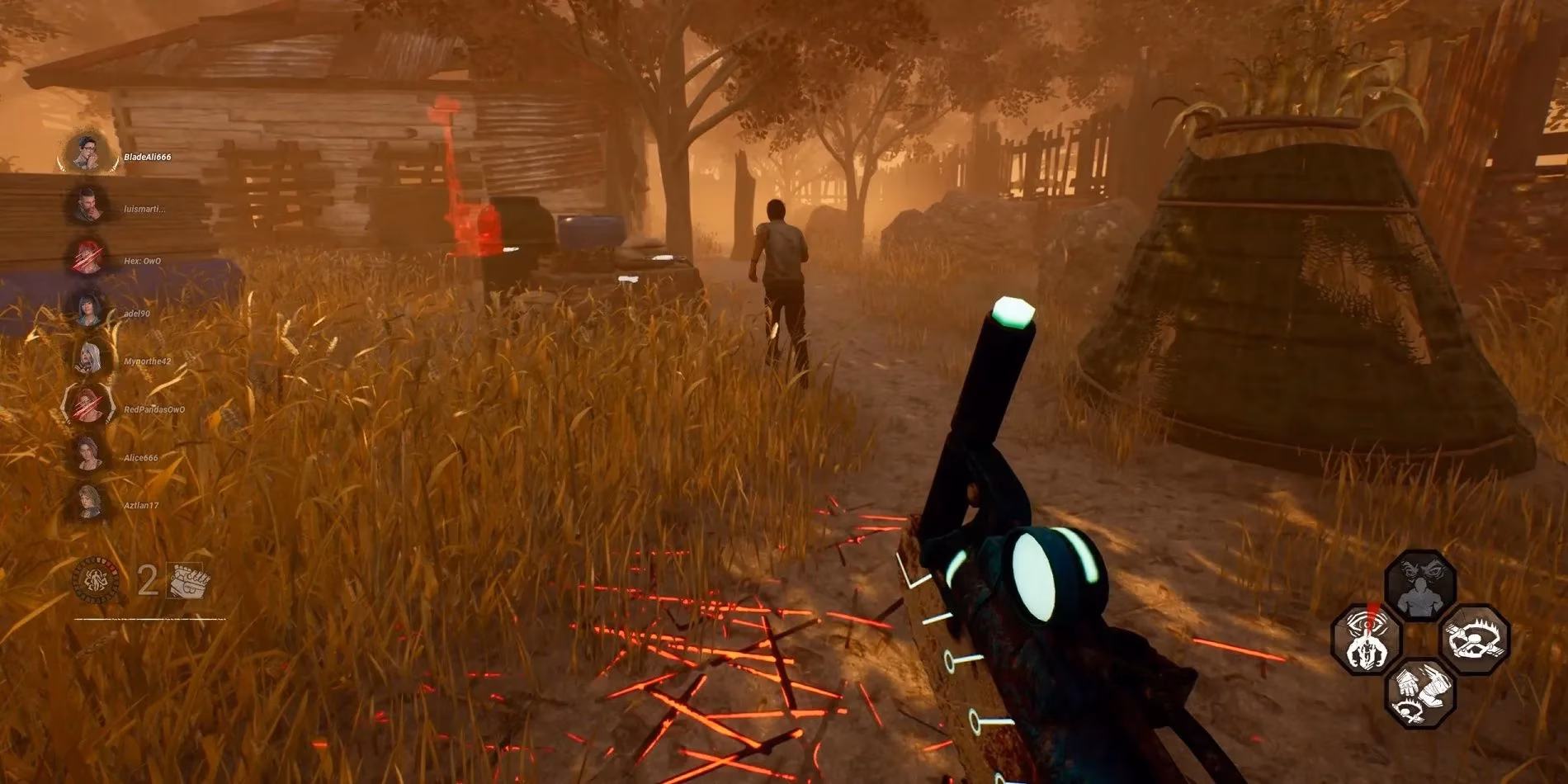Image resolution: width=1568 pixels, height=784 pixels.
Task: Select Aztlan17's portrait at the list bottom
Action: (x=87, y=505)
